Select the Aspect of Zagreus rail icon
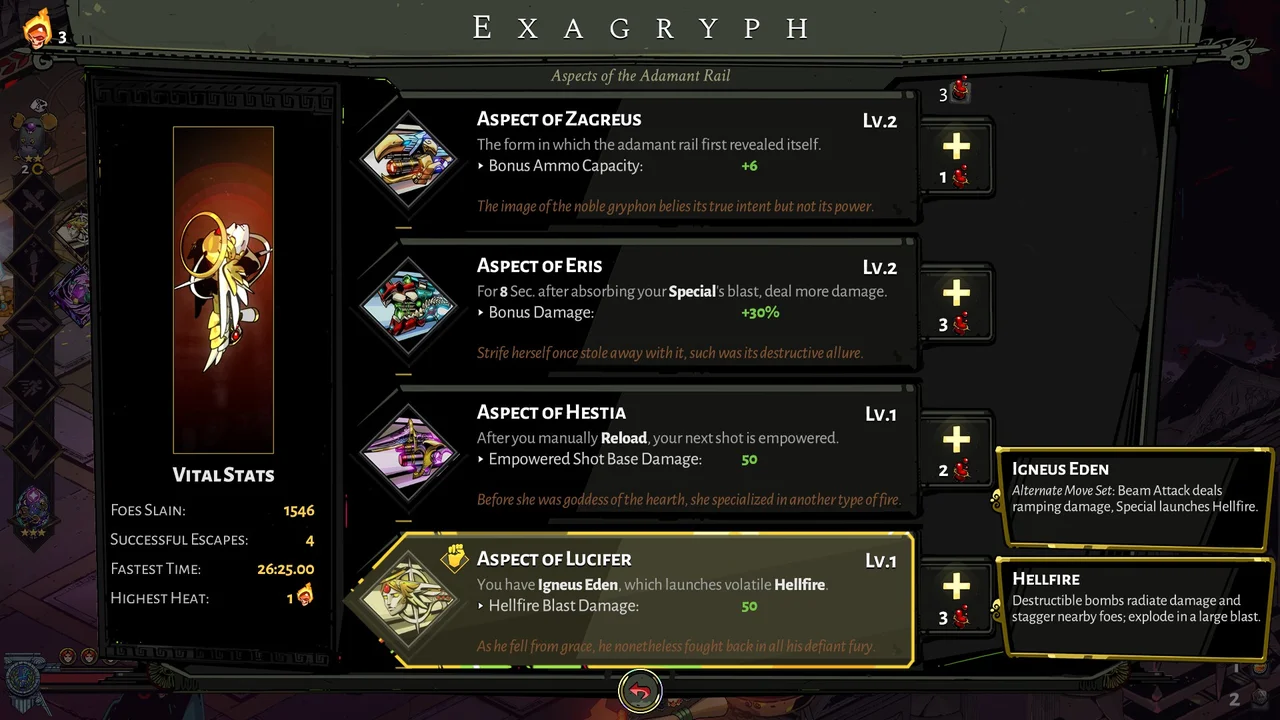Screen dimensions: 1280x720 tap(410, 160)
